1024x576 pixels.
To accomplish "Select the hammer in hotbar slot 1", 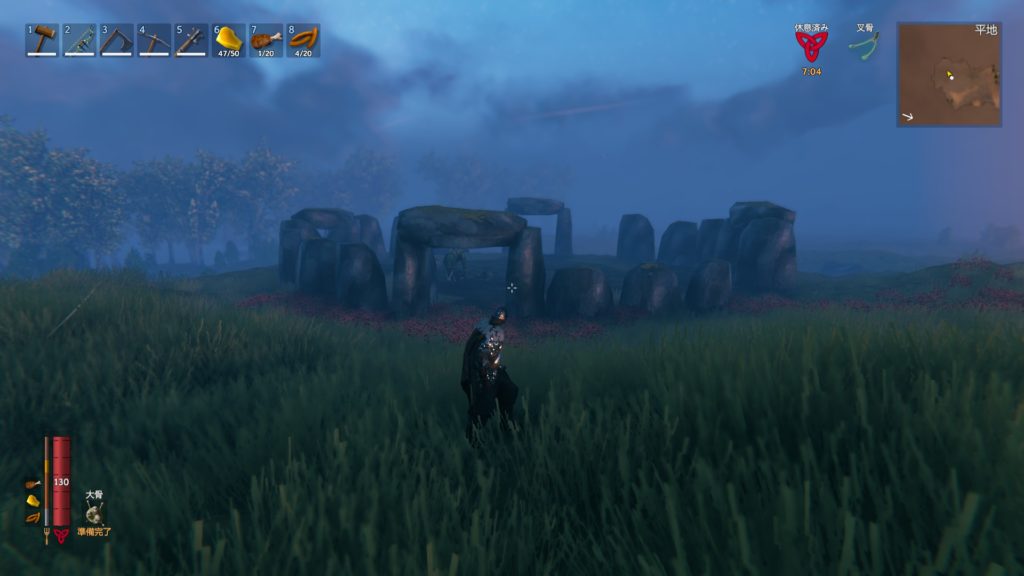I will [42, 40].
